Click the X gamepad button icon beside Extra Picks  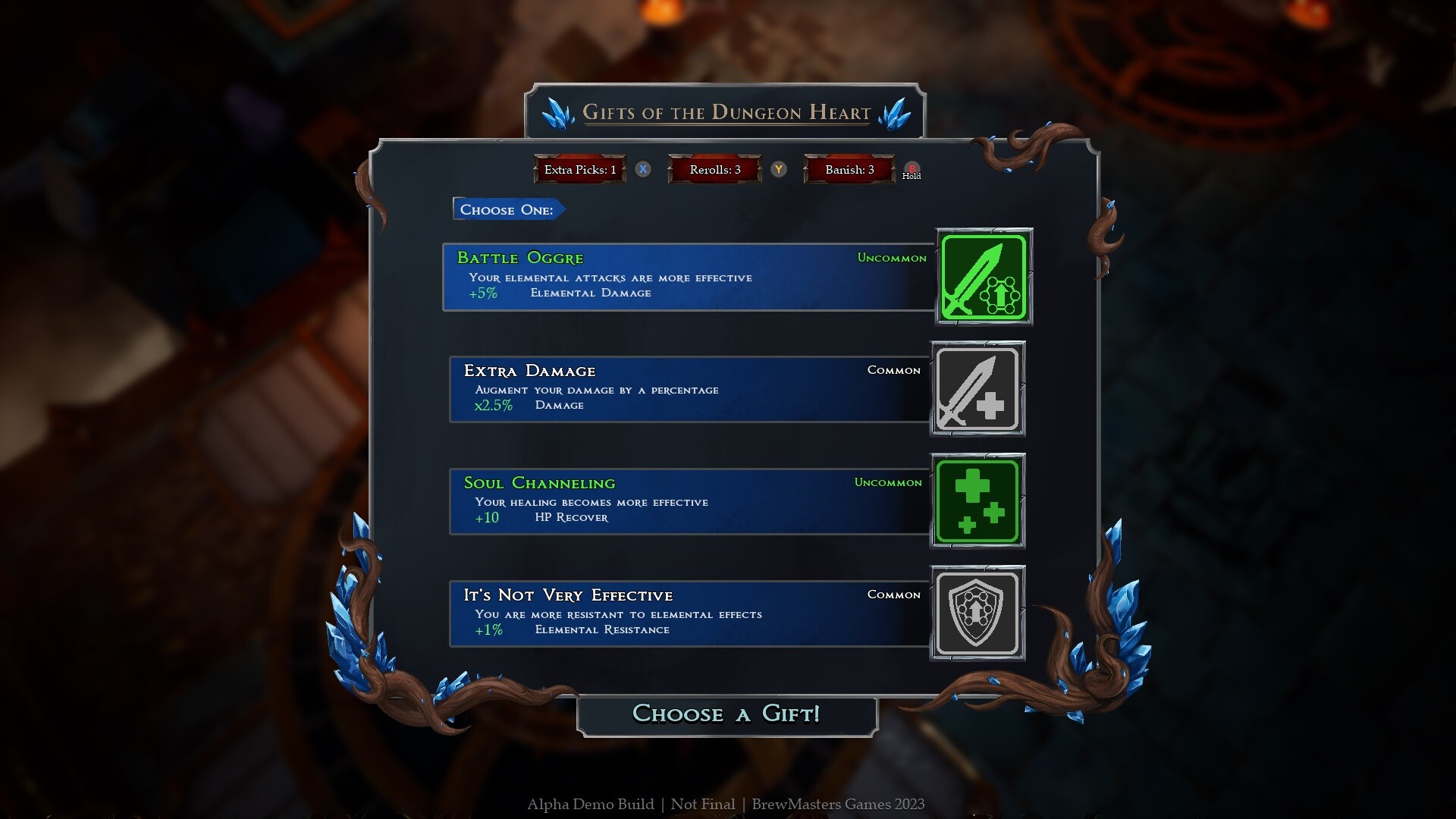(x=643, y=170)
